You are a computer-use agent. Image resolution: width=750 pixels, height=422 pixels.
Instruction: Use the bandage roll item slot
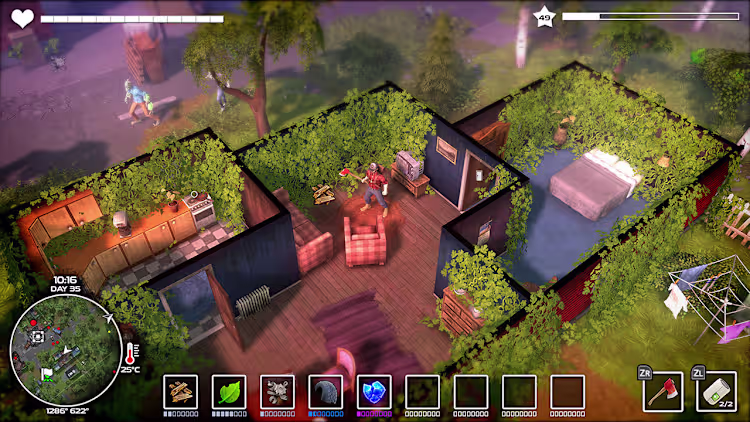tap(715, 391)
